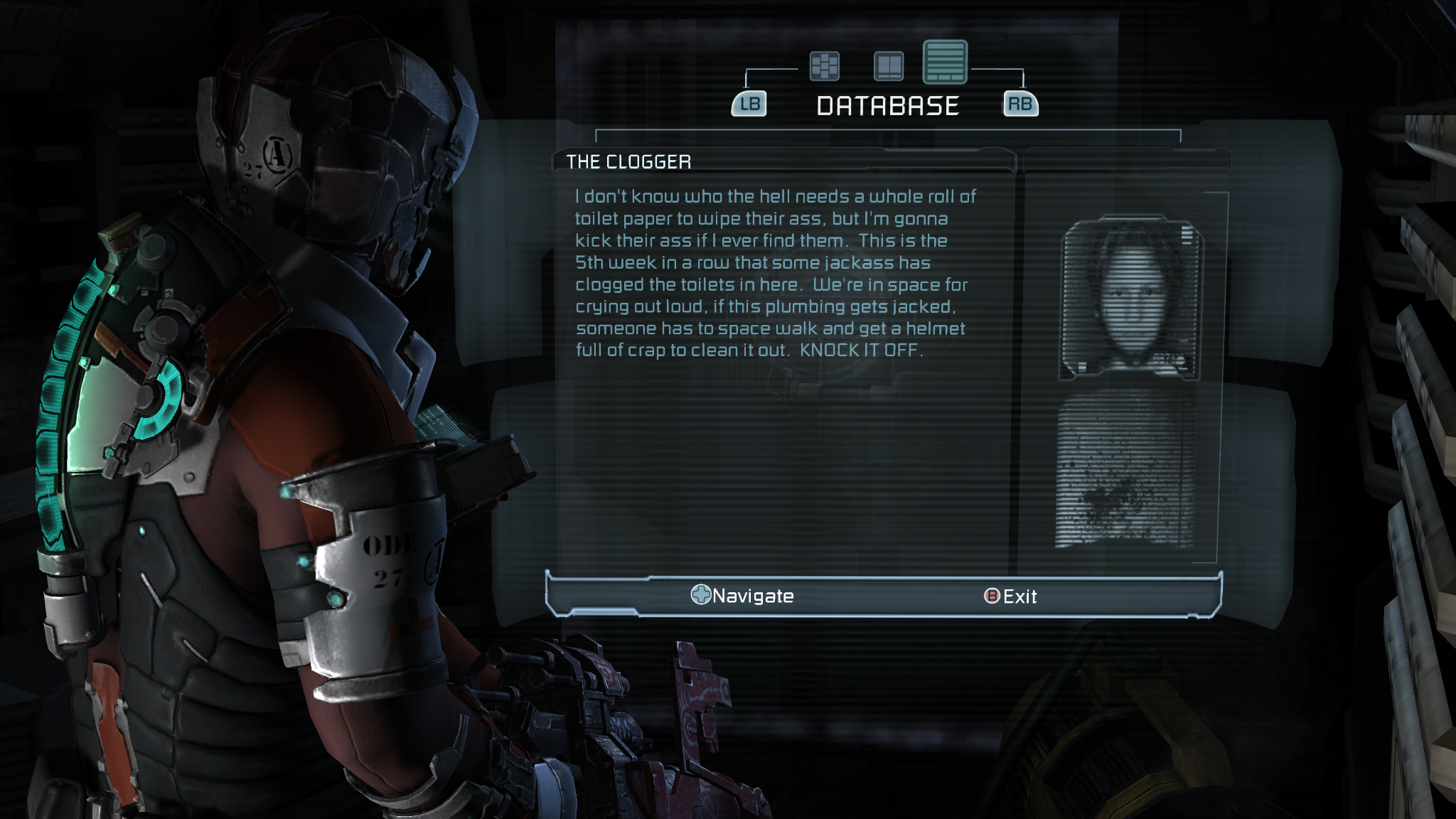This screenshot has height=819, width=1456.
Task: Open the two-panel tab icon
Action: [x=889, y=66]
